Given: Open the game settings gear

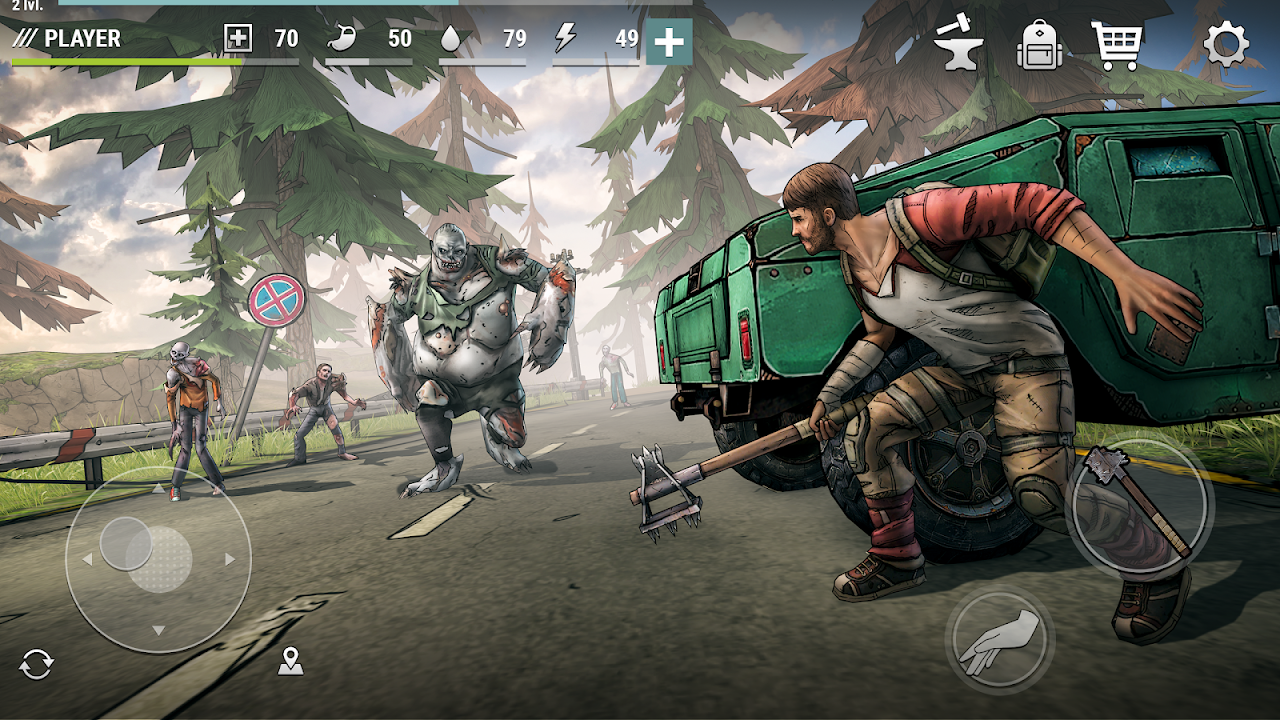Looking at the screenshot, I should click(1224, 44).
